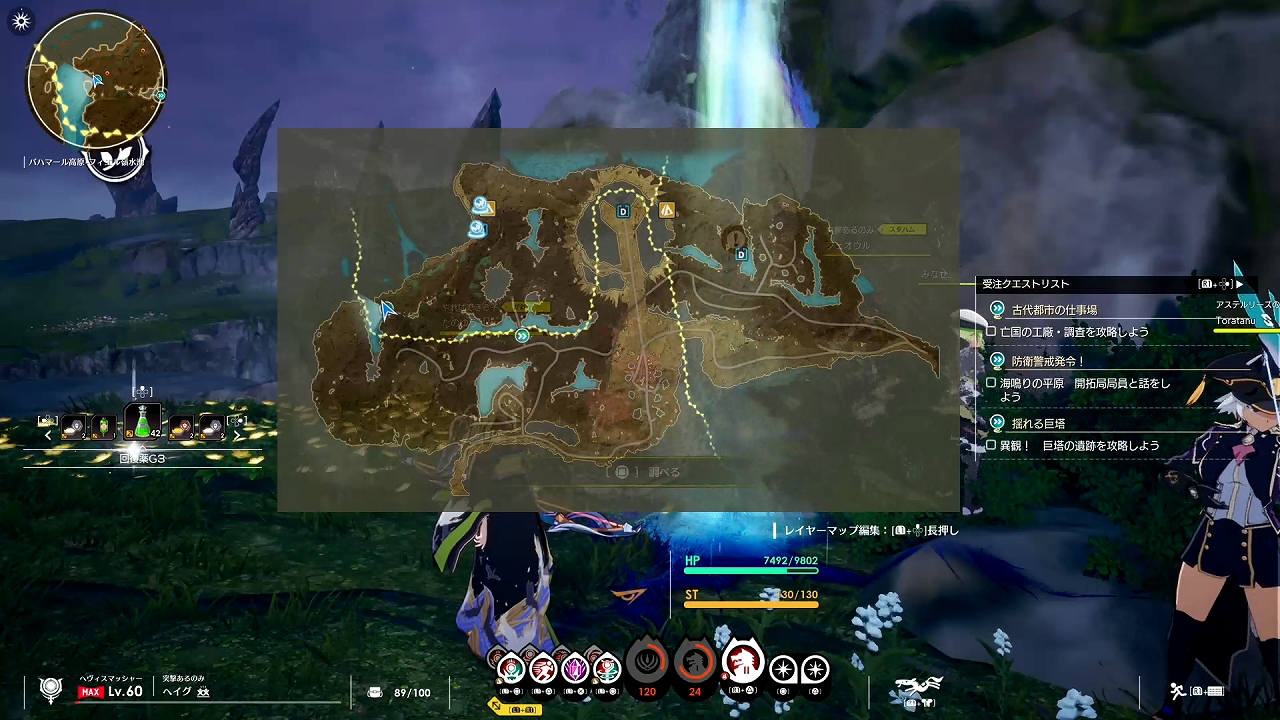
Task: Cycle item shortcut bar with left arrow
Action: [x=48, y=435]
